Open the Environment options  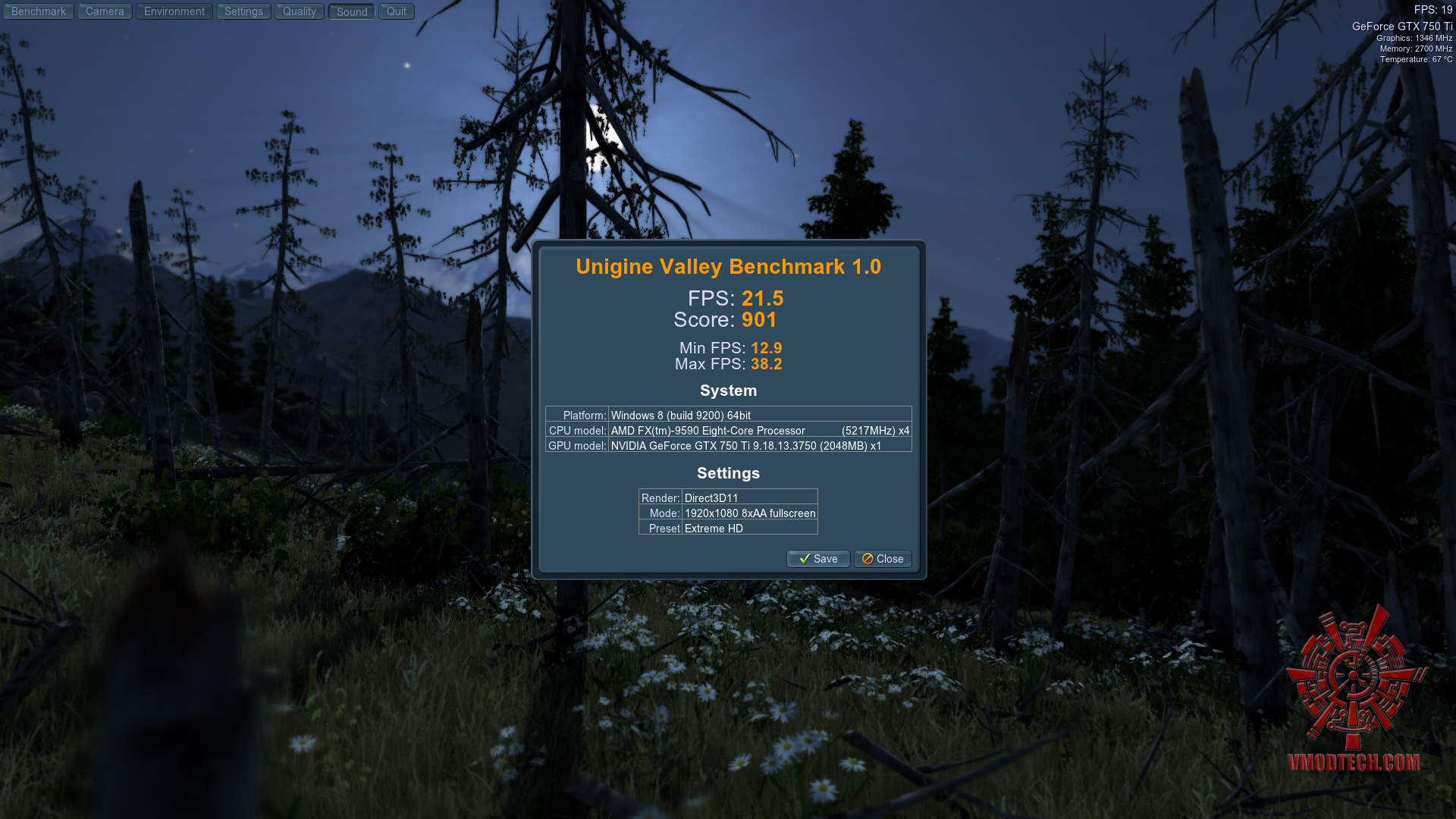point(174,11)
